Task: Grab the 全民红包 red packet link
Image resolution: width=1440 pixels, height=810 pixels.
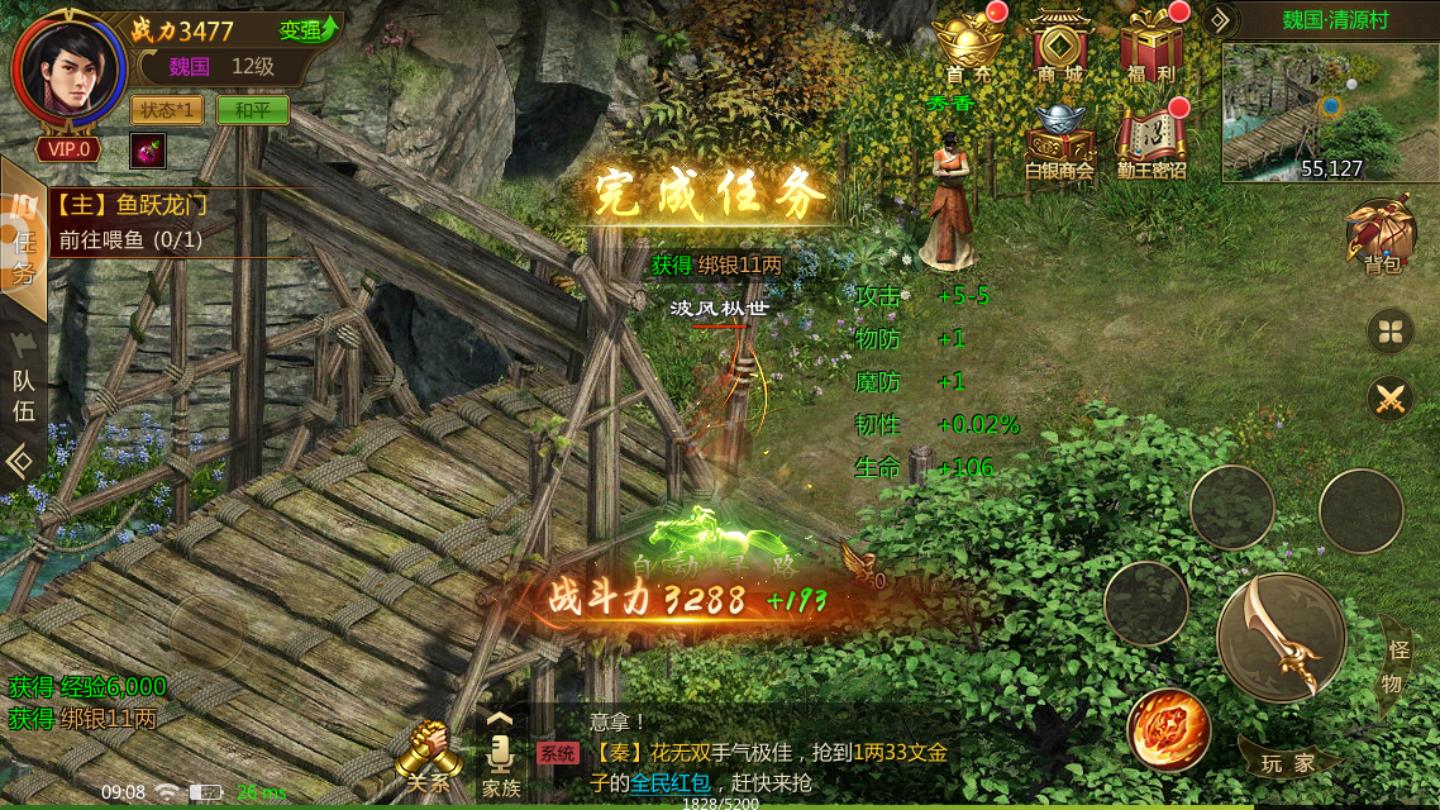Action: coord(666,785)
